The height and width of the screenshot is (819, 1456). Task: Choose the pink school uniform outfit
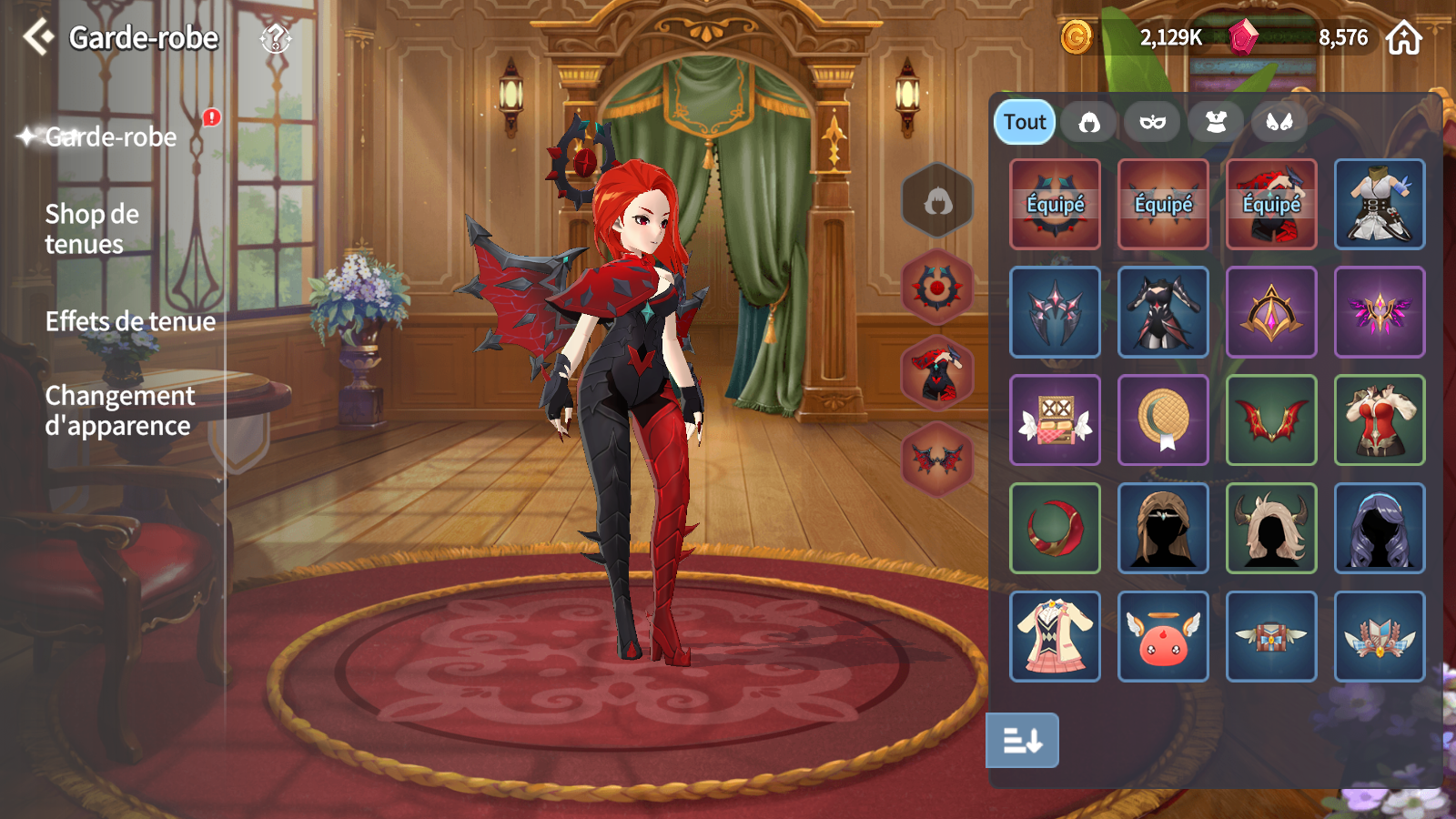click(1055, 636)
